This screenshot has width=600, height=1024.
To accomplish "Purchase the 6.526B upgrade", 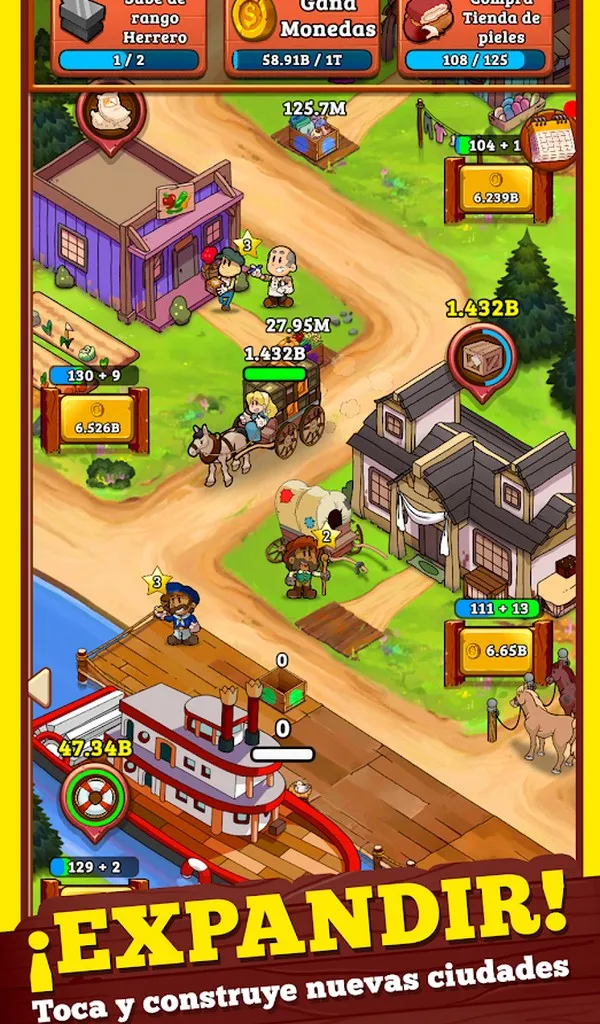I will click(x=96, y=420).
